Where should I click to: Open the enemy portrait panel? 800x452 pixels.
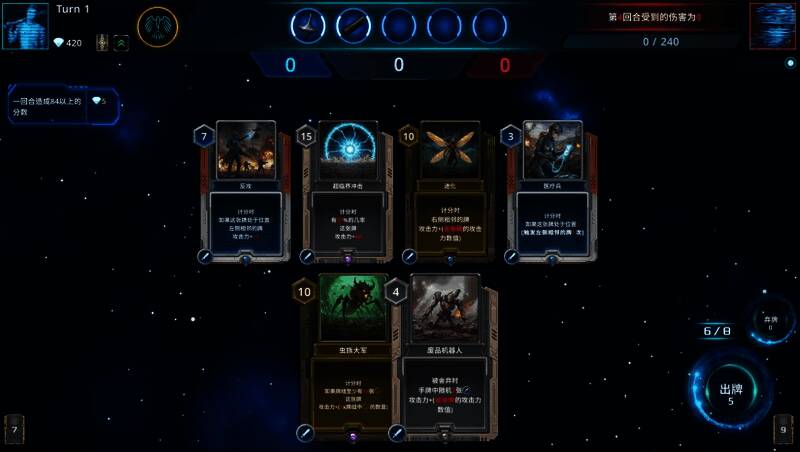click(772, 26)
